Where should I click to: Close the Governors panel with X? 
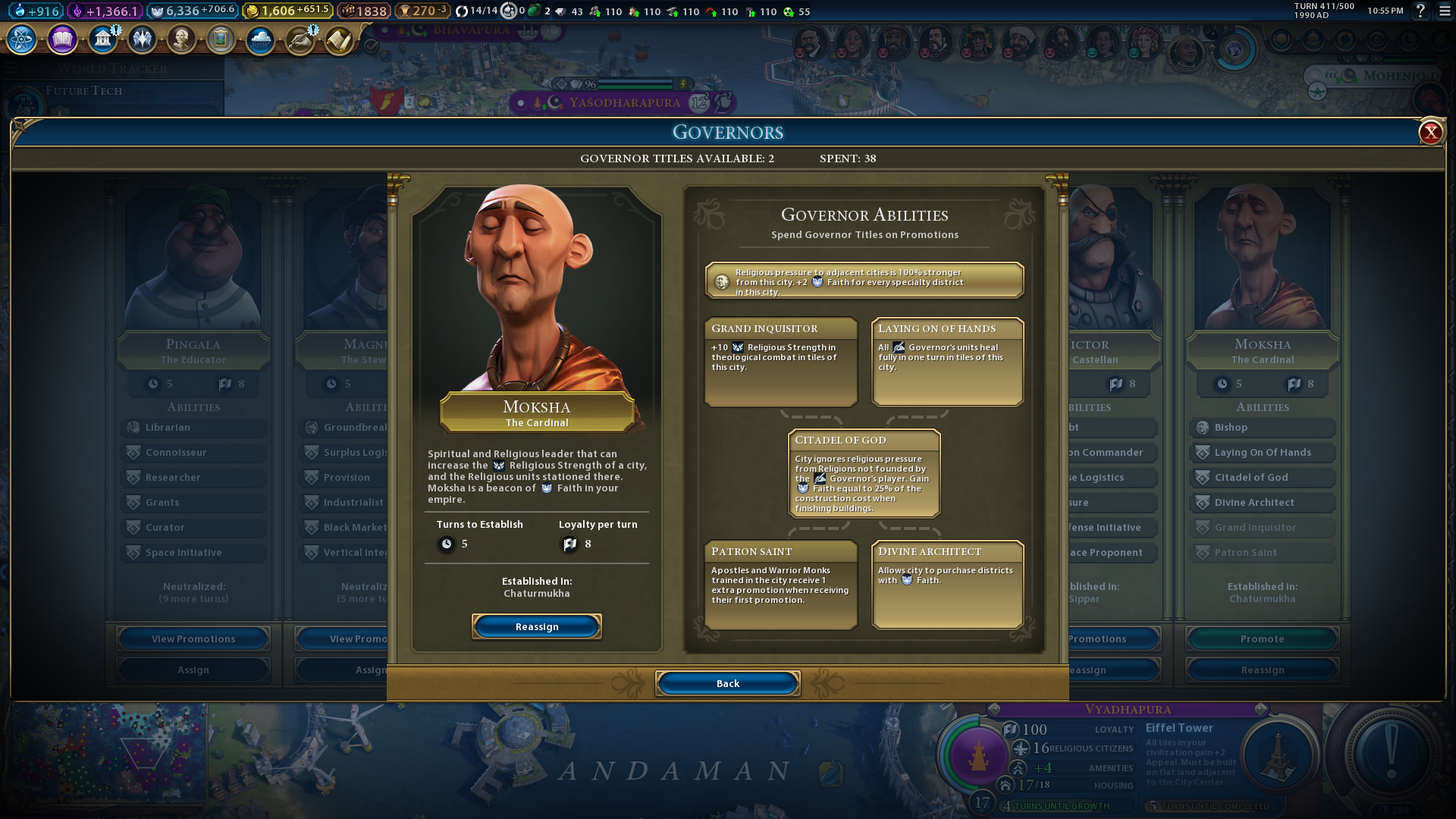tap(1430, 133)
